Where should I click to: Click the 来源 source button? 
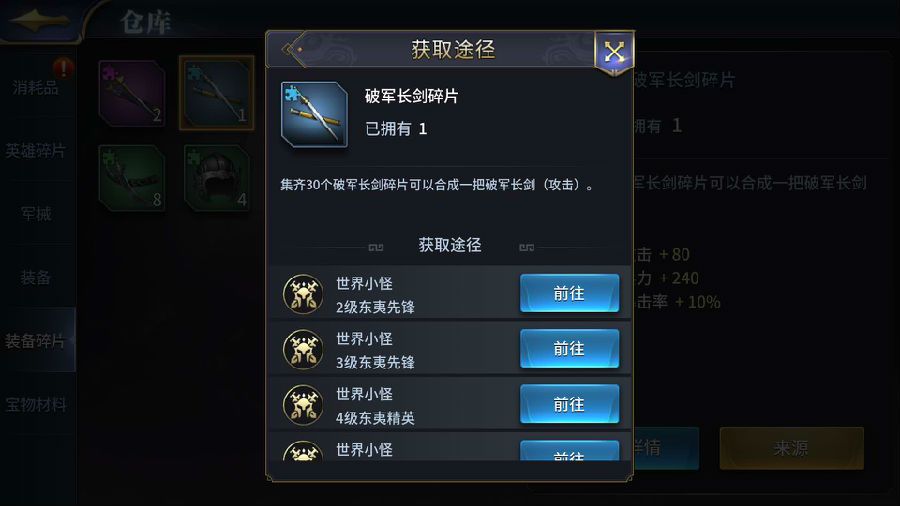pos(791,448)
